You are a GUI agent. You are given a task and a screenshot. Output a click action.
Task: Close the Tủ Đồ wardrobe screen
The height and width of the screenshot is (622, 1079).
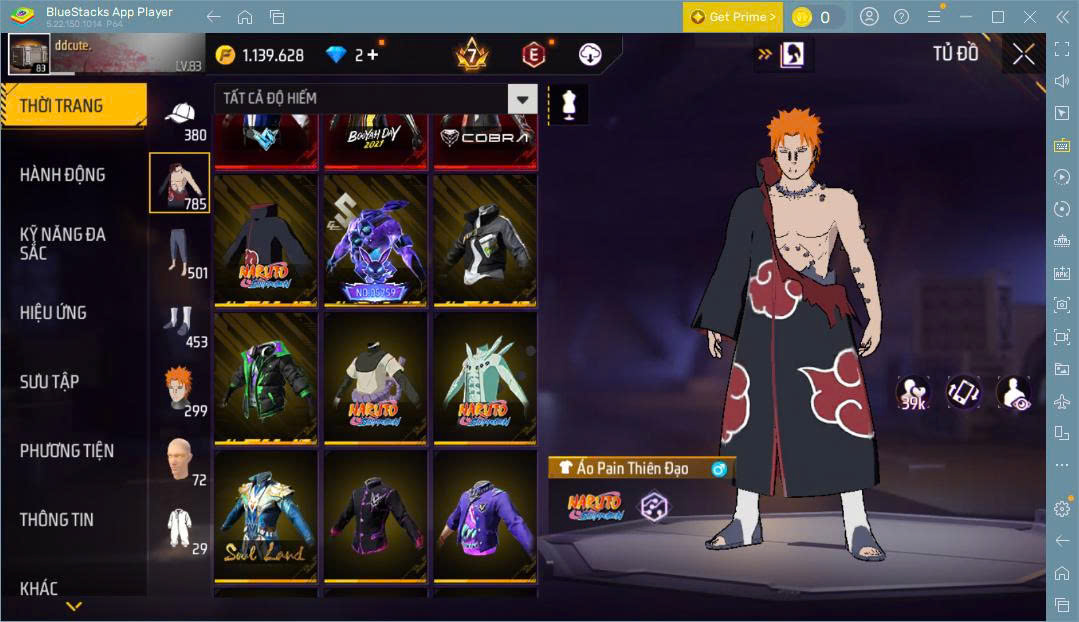point(1023,54)
